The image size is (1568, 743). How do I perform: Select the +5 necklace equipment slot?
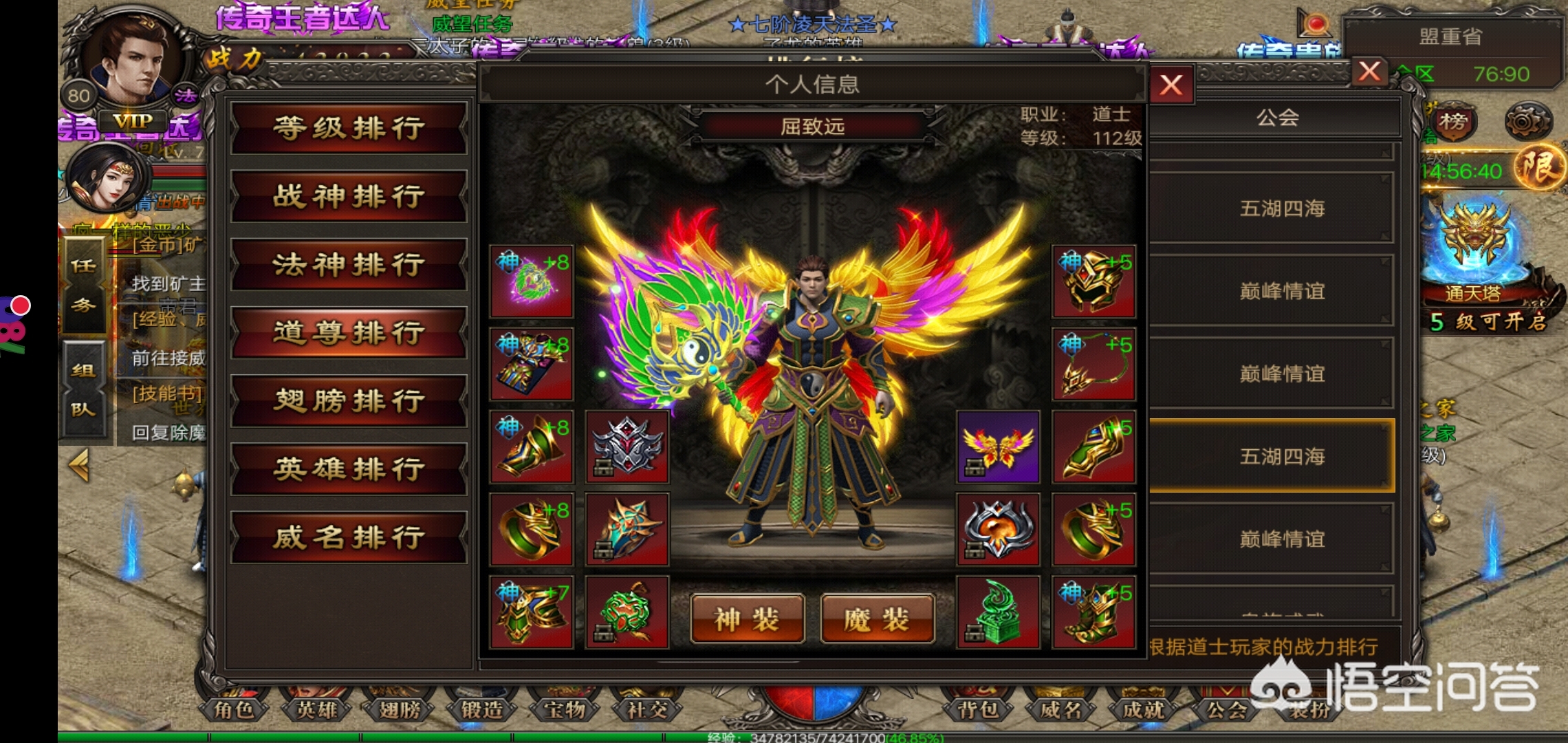1093,365
